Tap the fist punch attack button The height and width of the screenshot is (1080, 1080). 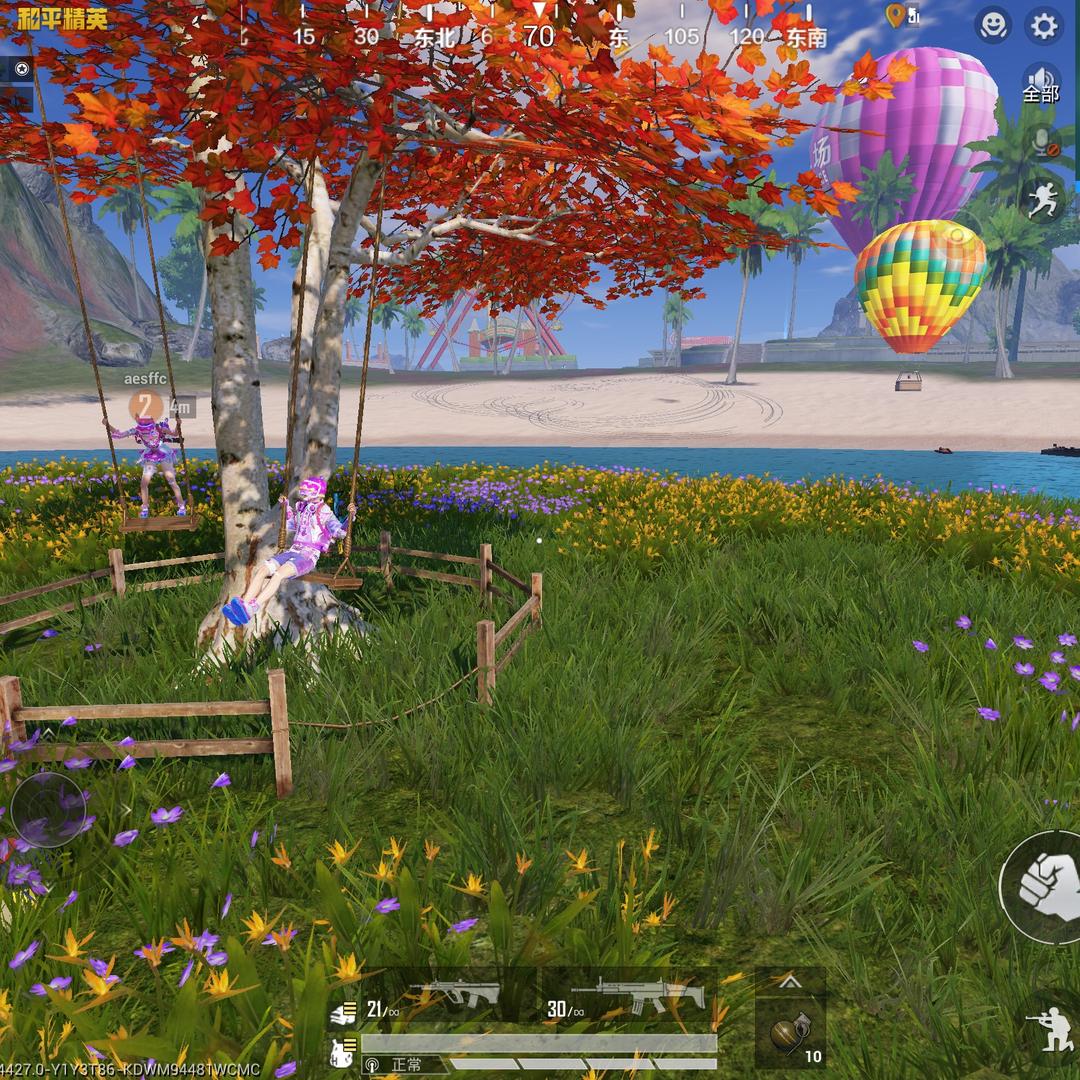pyautogui.click(x=1044, y=884)
